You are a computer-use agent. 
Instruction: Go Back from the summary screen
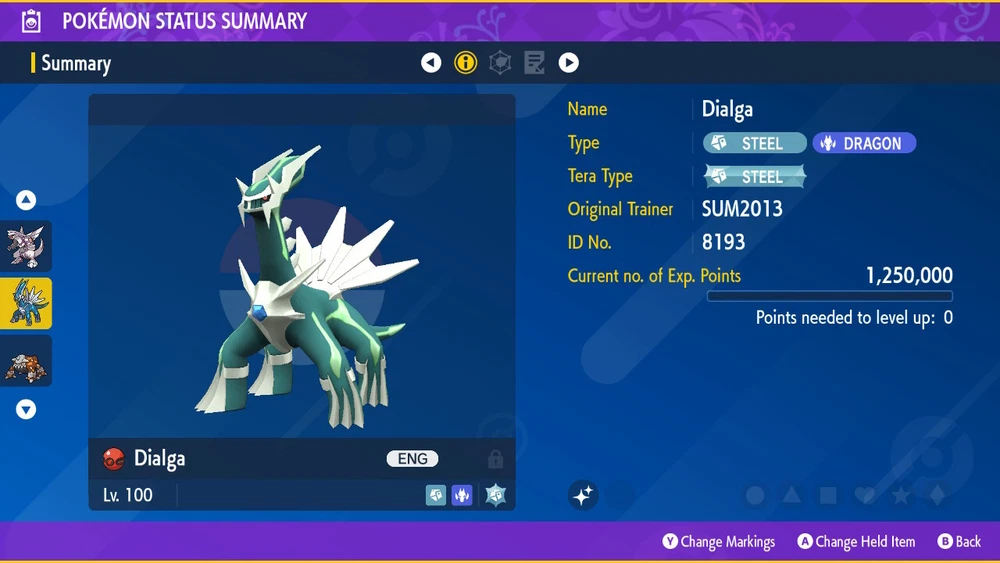click(959, 542)
